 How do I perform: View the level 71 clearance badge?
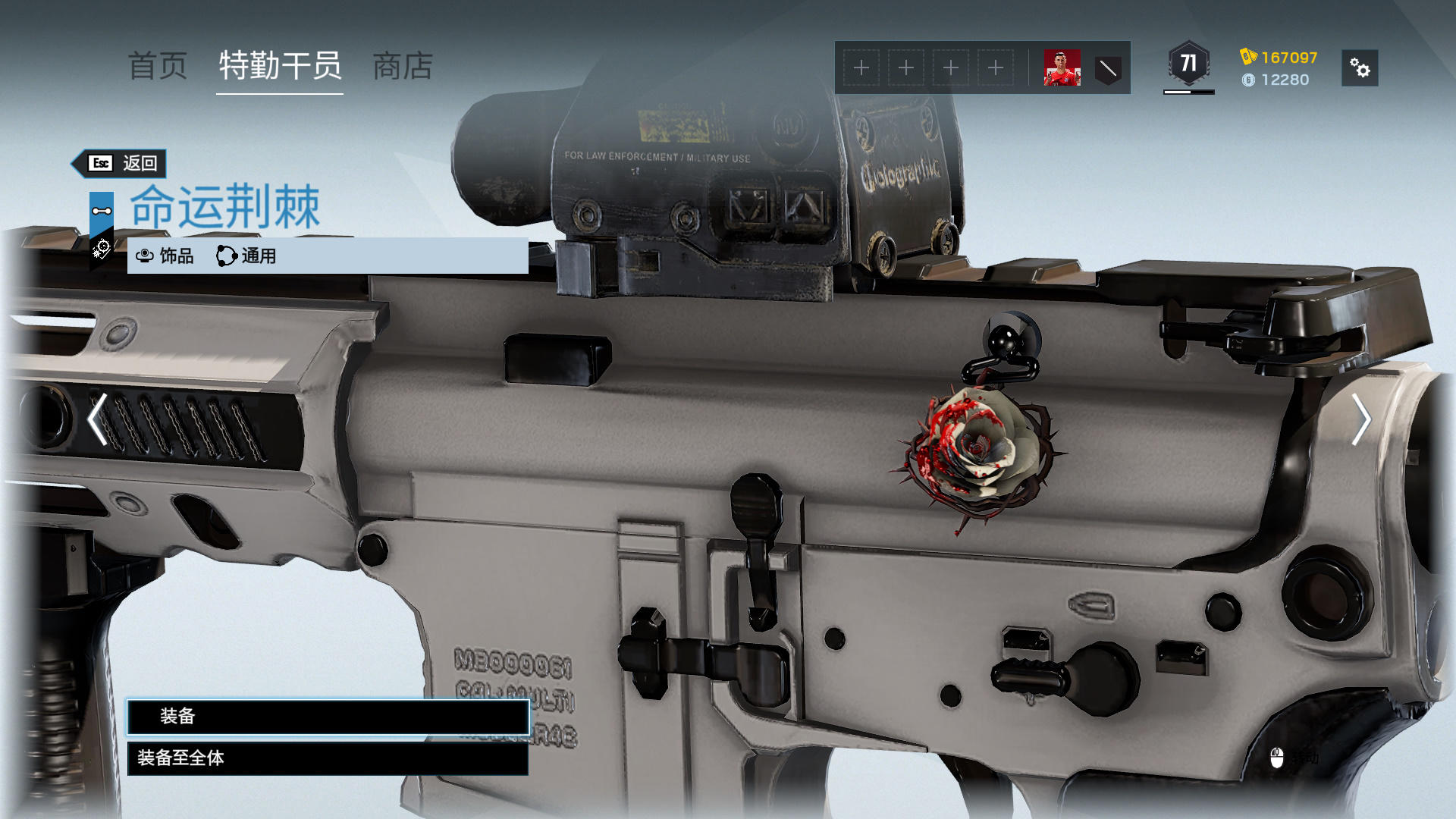(x=1188, y=64)
